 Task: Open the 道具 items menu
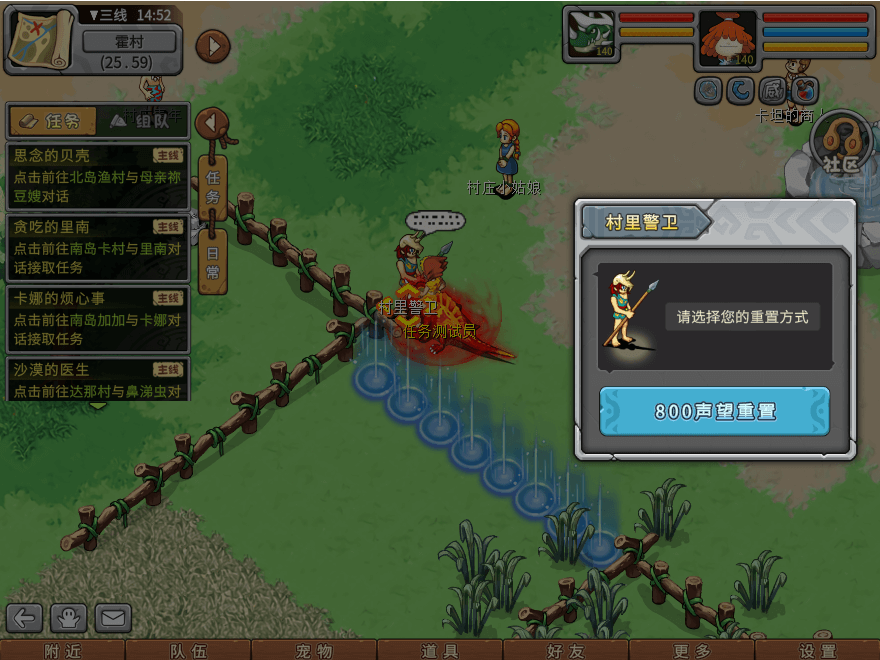(x=440, y=651)
